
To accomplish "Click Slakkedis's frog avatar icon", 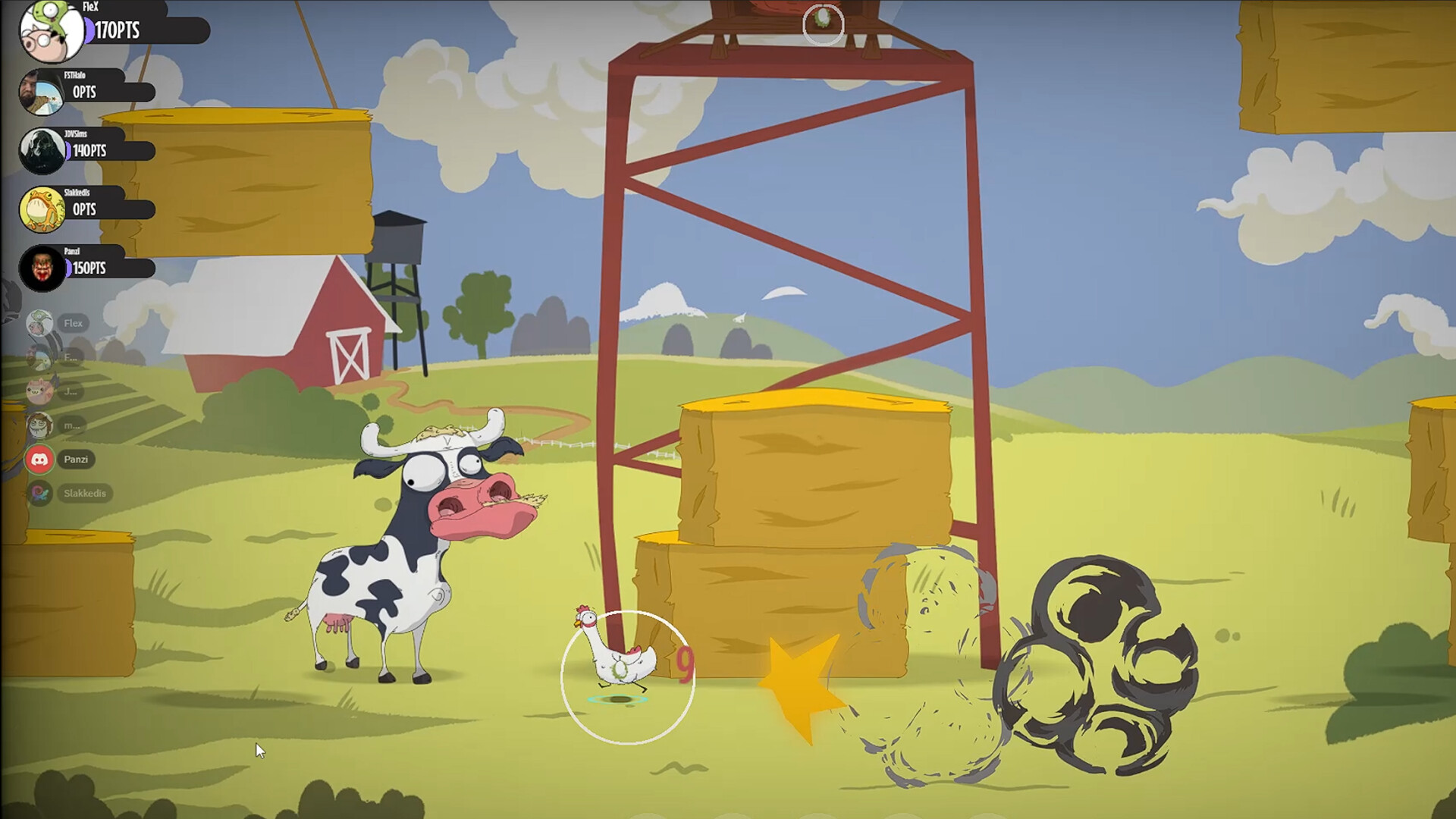I will (x=42, y=209).
